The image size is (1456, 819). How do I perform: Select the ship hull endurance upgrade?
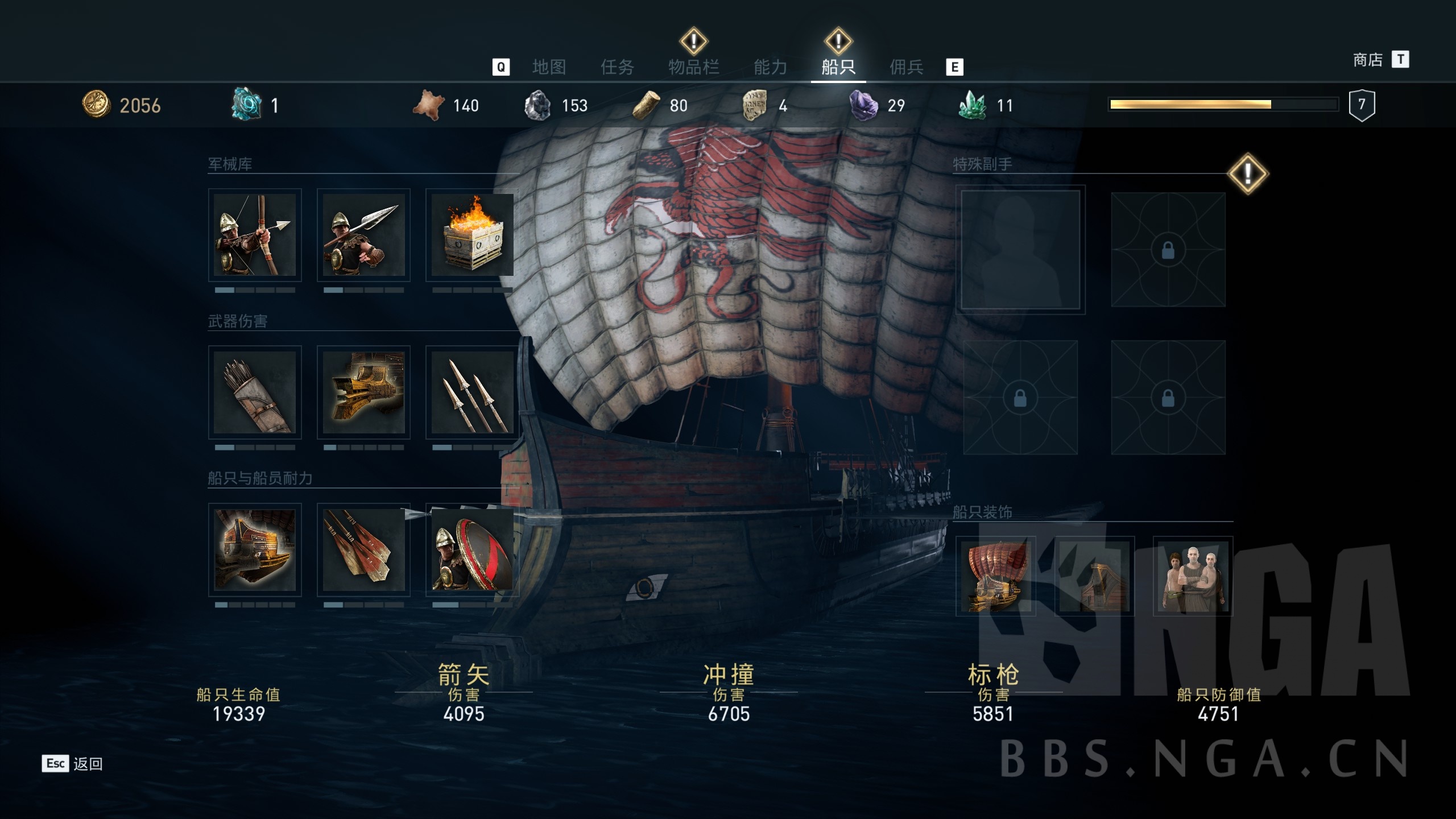click(255, 549)
